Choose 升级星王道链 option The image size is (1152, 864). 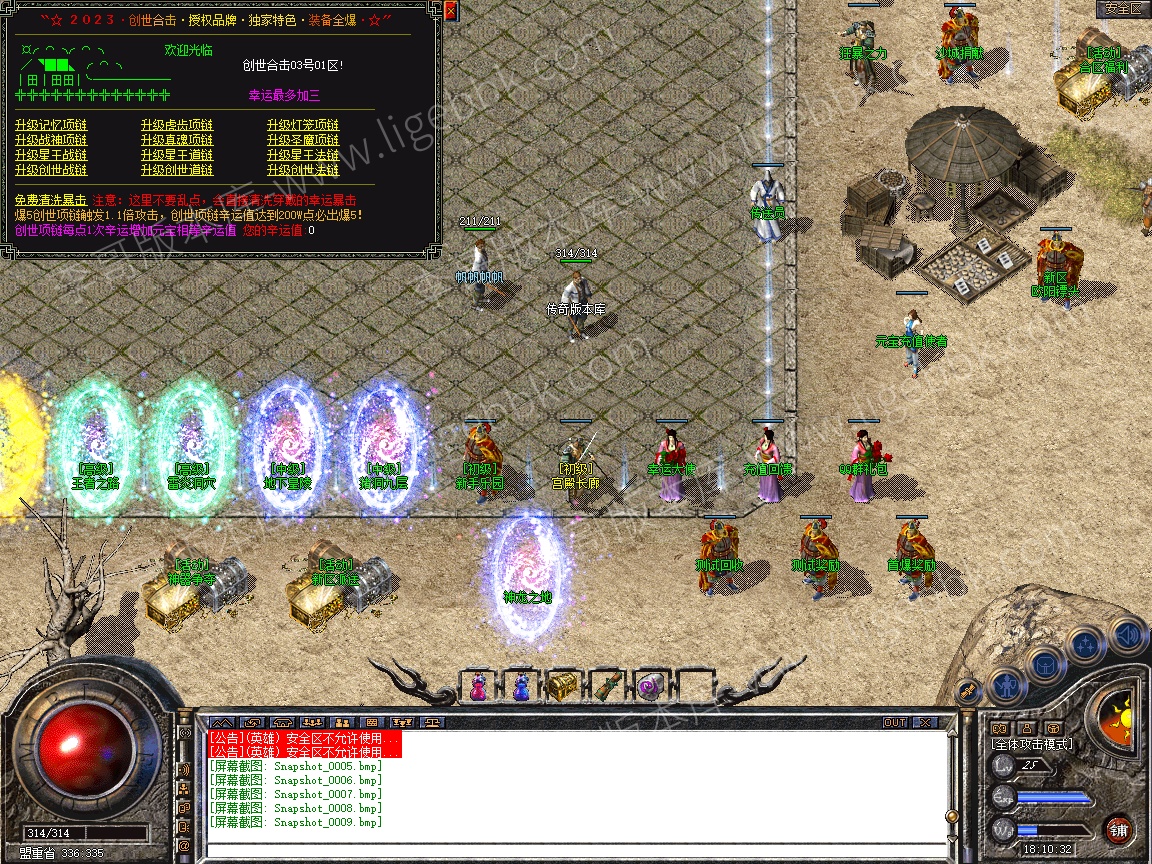(177, 155)
